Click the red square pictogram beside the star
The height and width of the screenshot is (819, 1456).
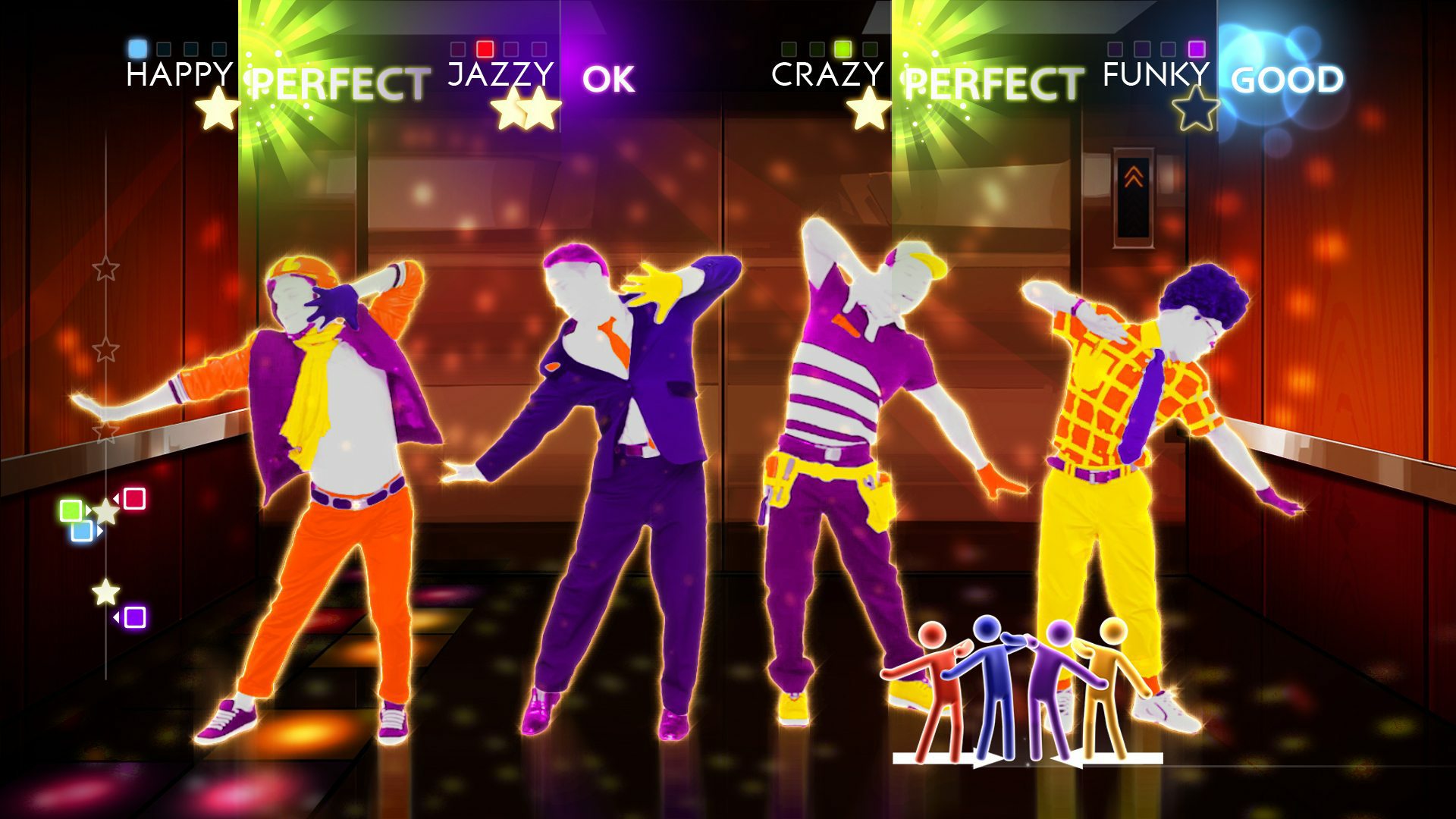pos(135,498)
